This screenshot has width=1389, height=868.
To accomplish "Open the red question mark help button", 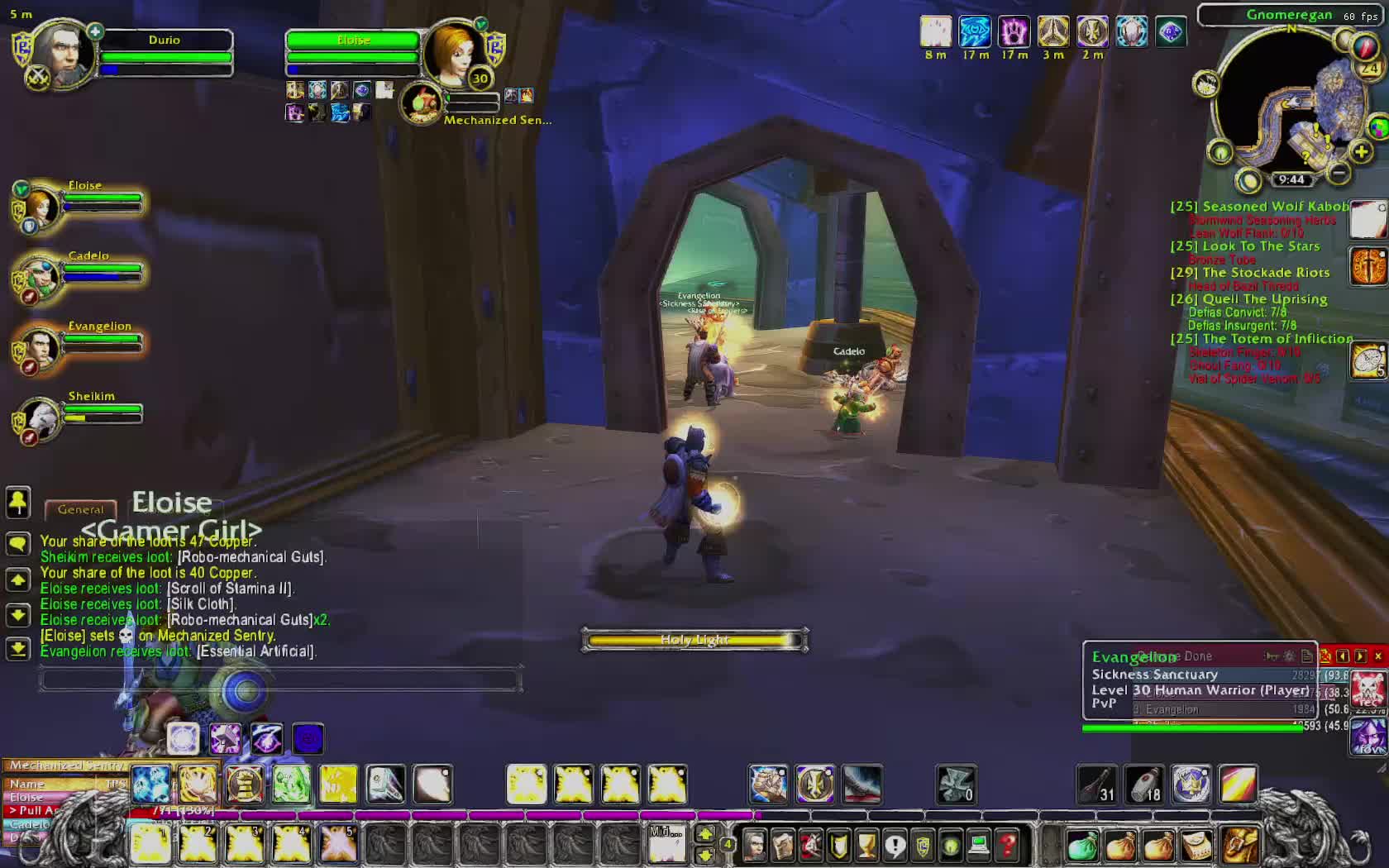I will (x=1007, y=845).
